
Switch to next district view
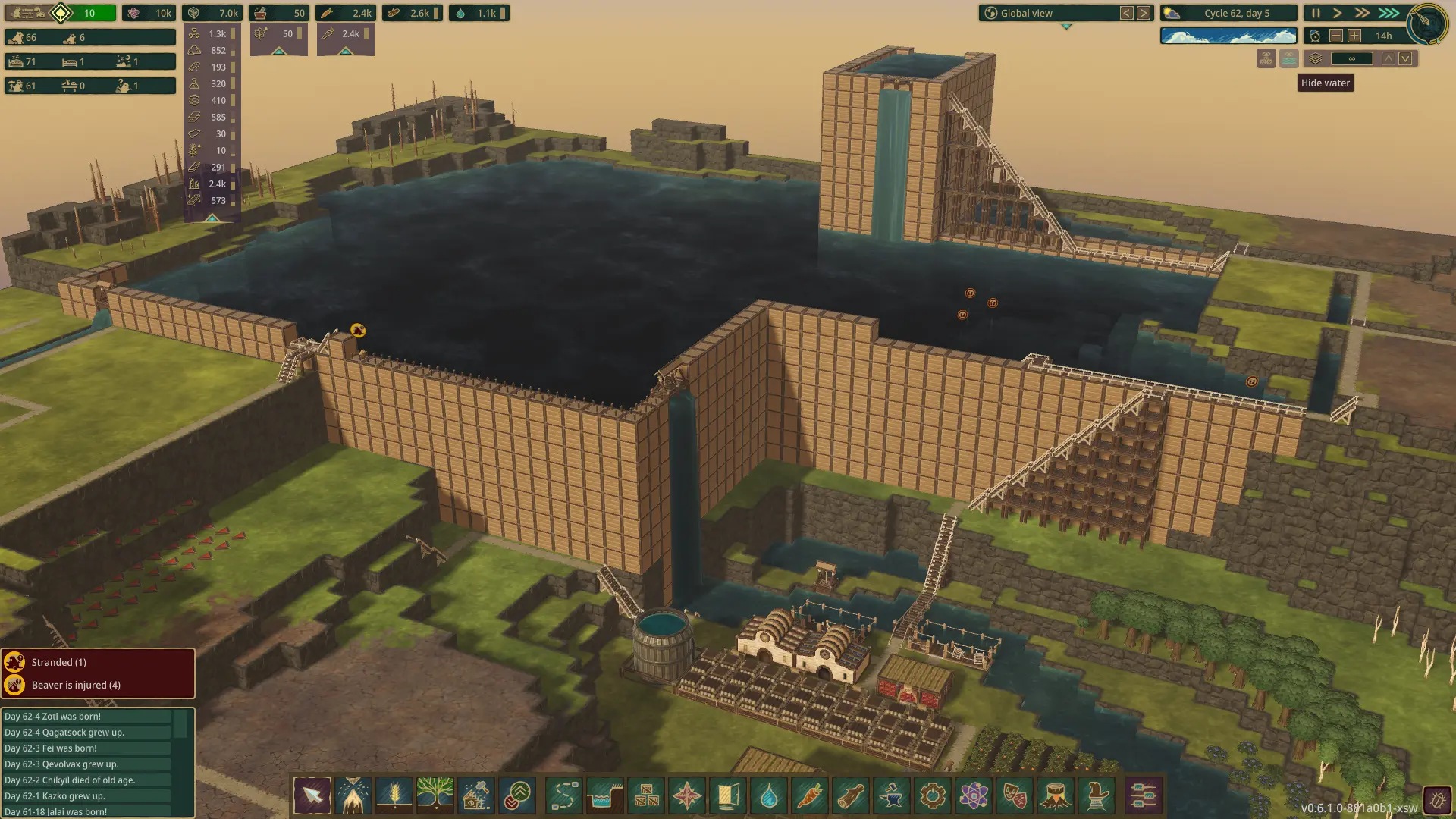pos(1144,13)
